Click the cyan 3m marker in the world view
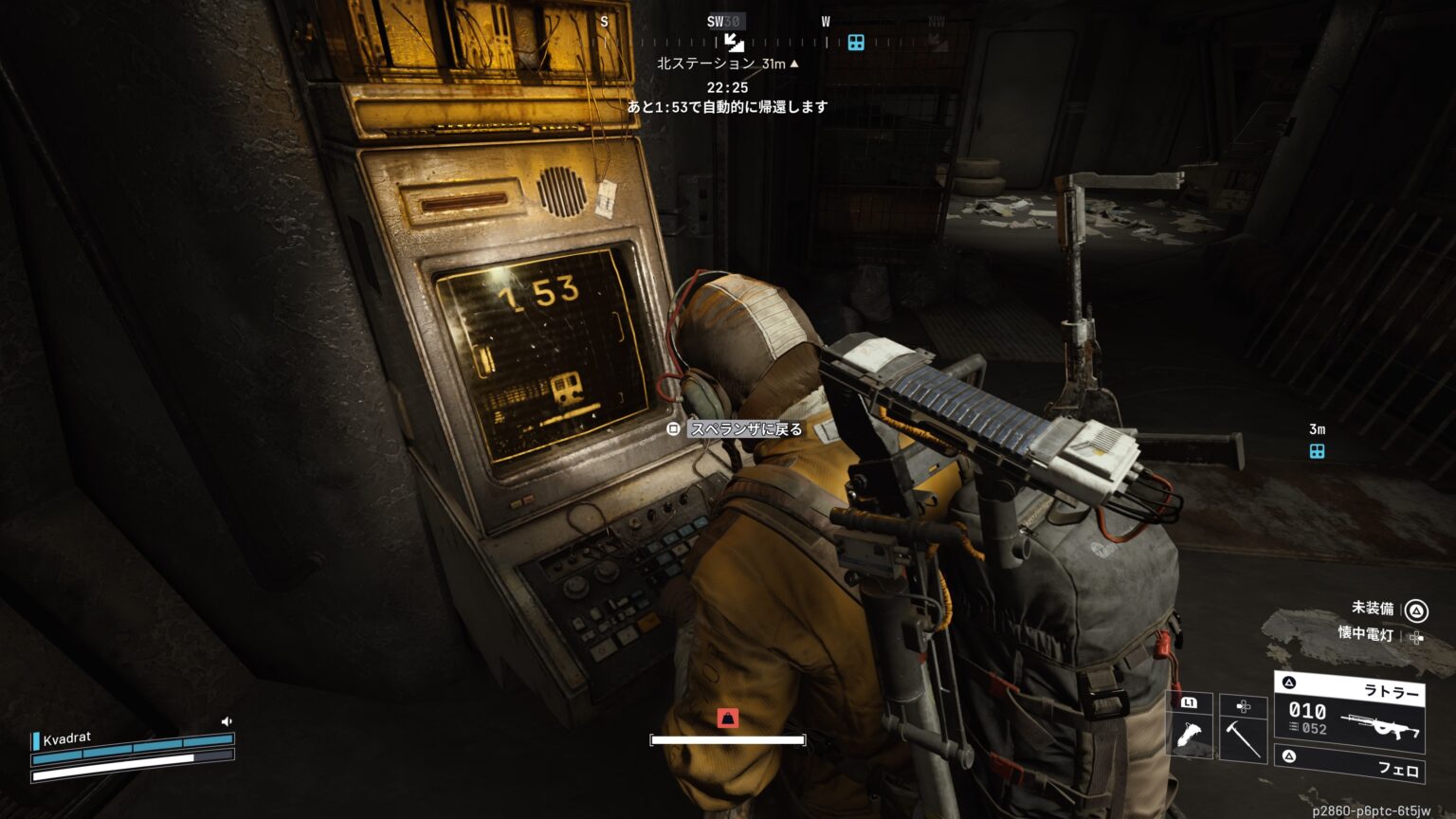1456x819 pixels. tap(1317, 451)
